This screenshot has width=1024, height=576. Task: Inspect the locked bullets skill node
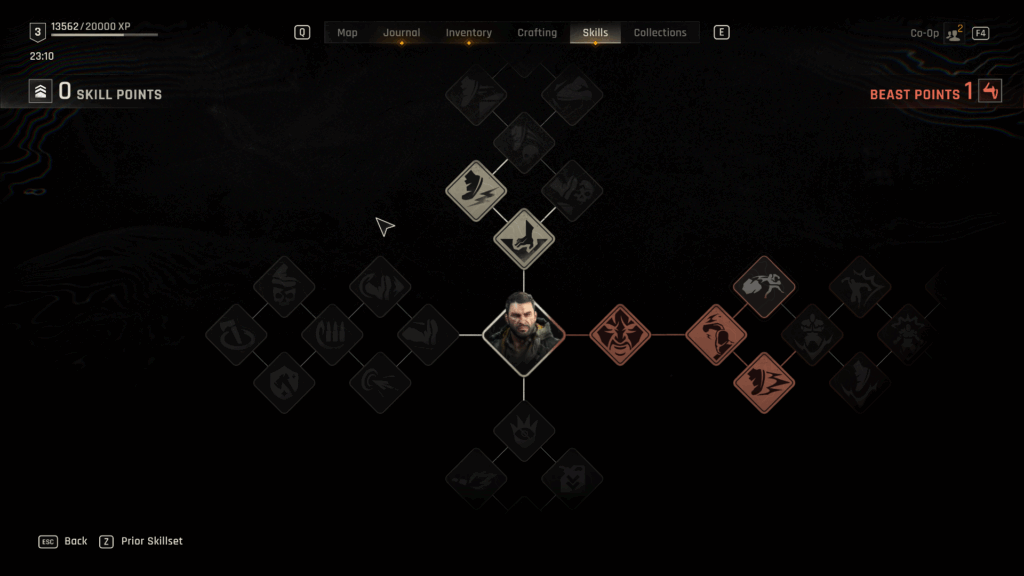point(331,334)
